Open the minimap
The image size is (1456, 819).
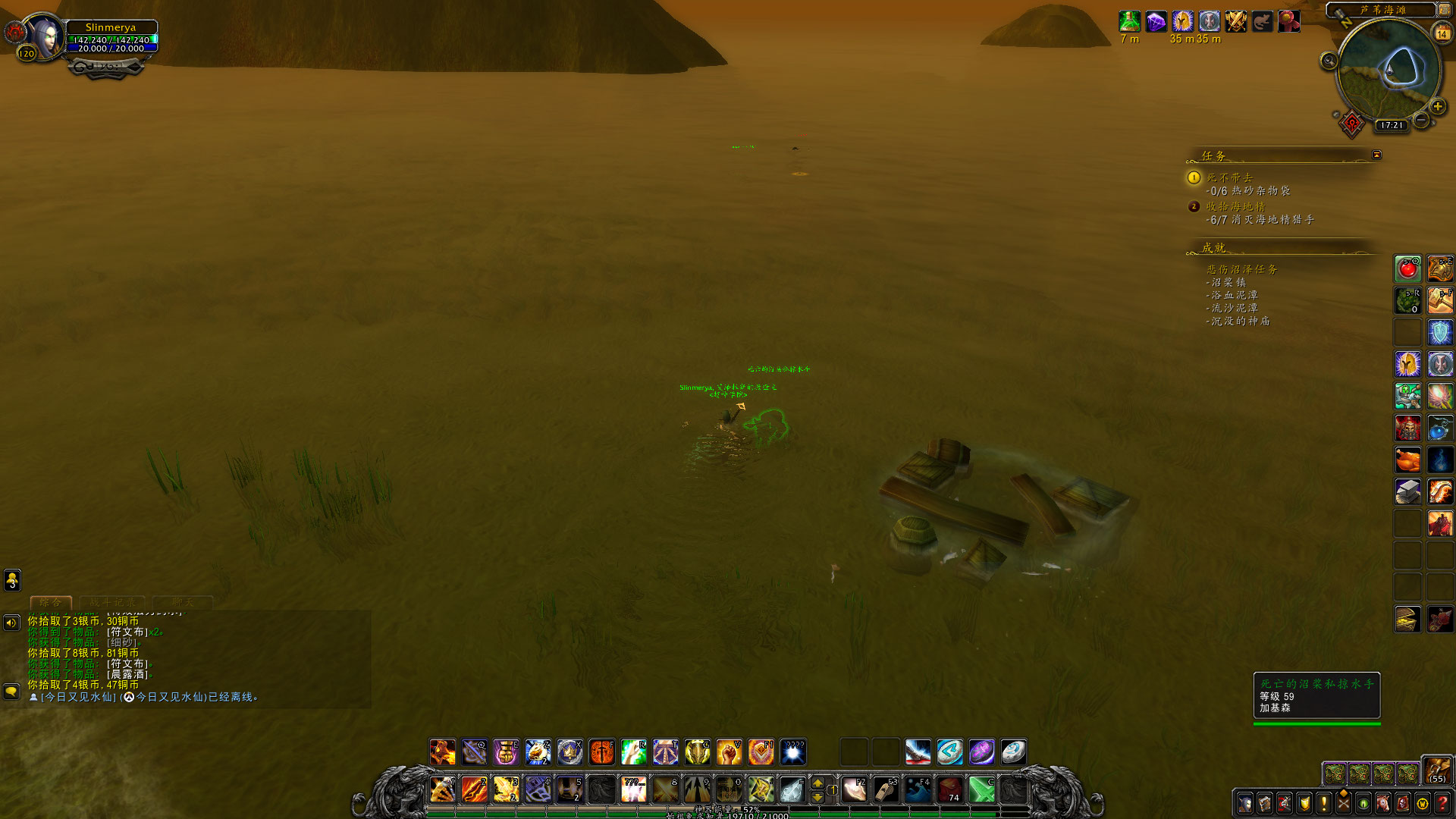tap(1389, 71)
